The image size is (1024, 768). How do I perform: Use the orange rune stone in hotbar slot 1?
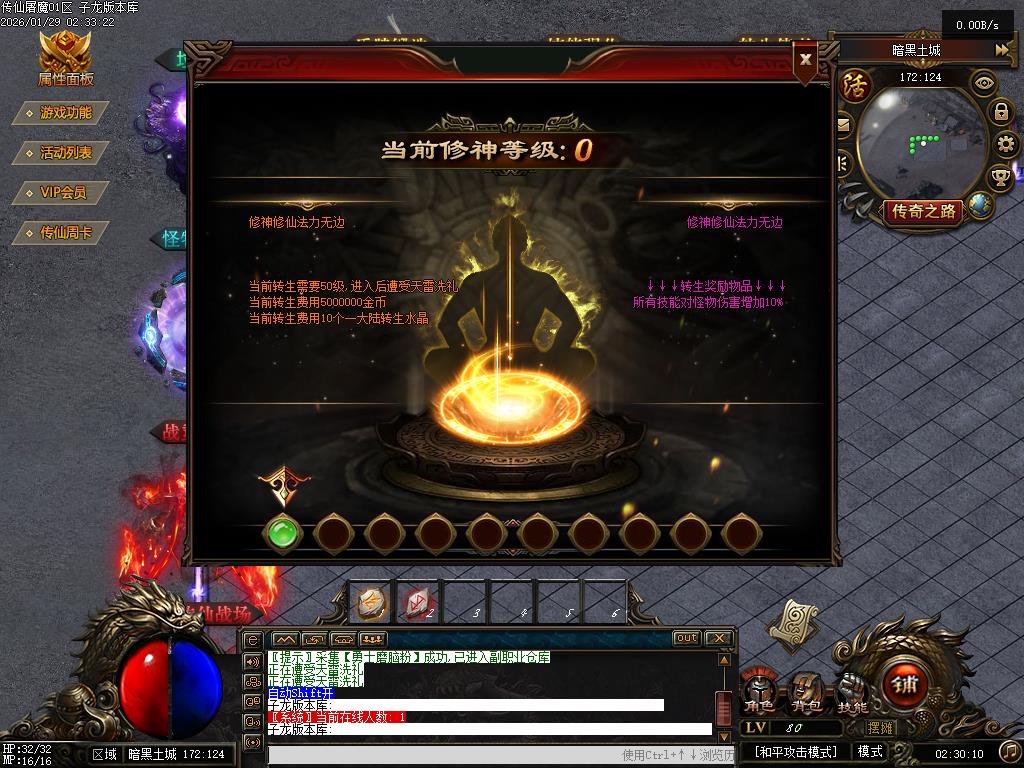(x=371, y=602)
